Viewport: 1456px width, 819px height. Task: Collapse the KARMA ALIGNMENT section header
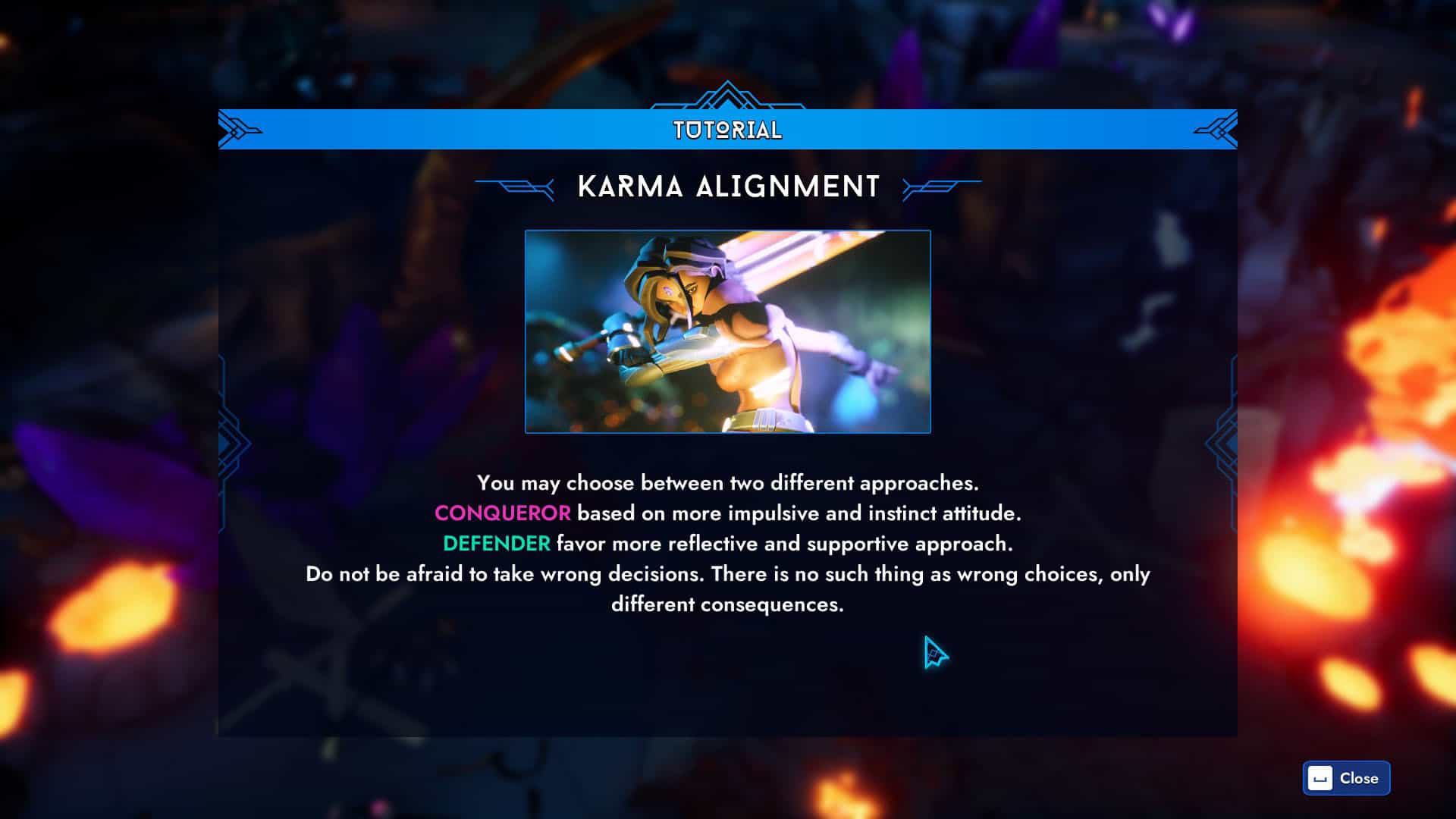click(x=728, y=184)
